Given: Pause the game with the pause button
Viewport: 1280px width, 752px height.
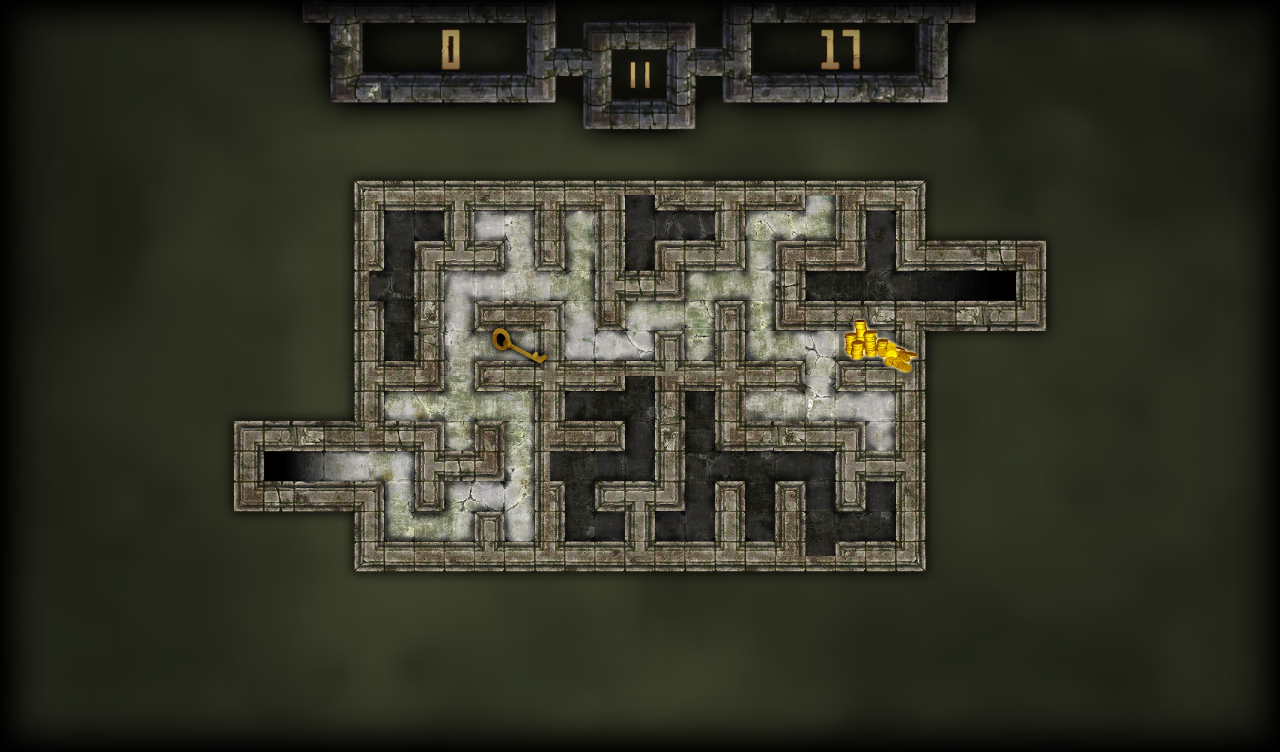Looking at the screenshot, I should (640, 75).
